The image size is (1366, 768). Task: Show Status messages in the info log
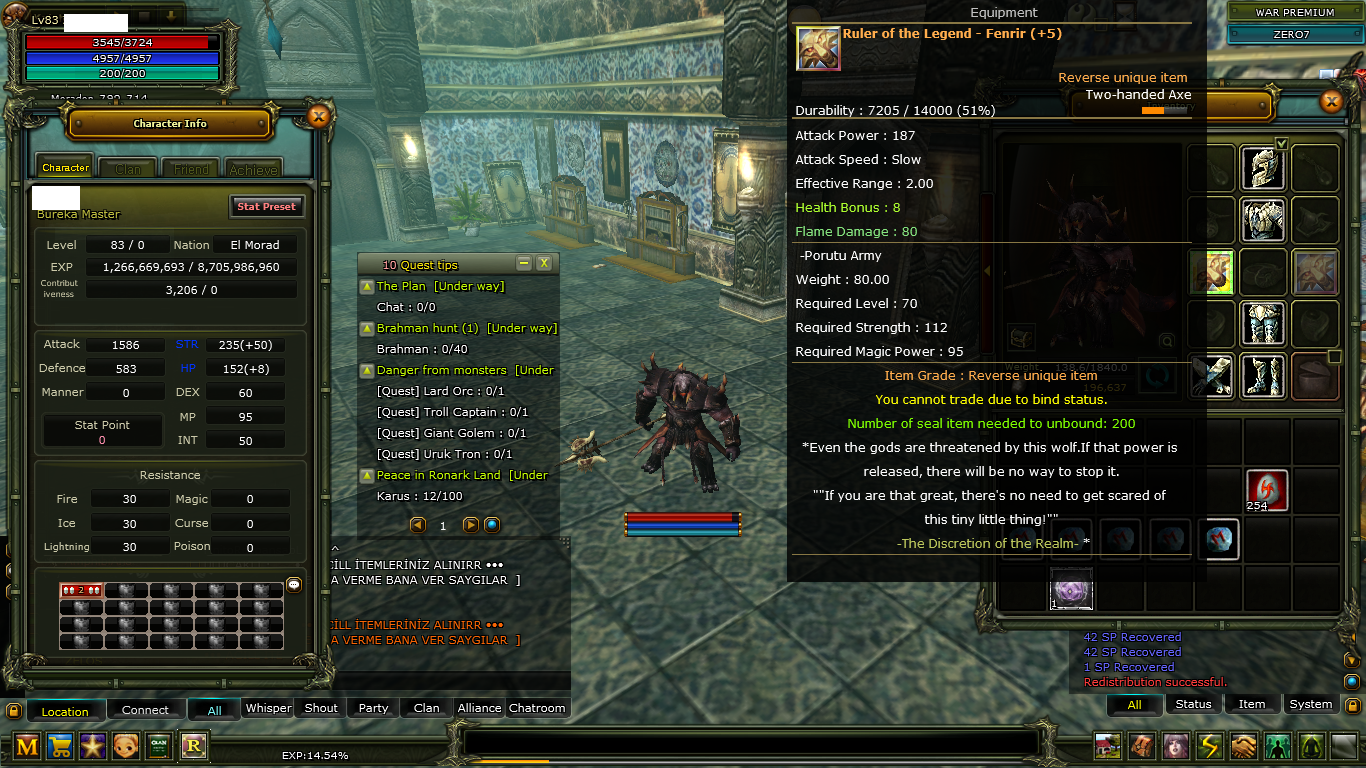[1193, 704]
